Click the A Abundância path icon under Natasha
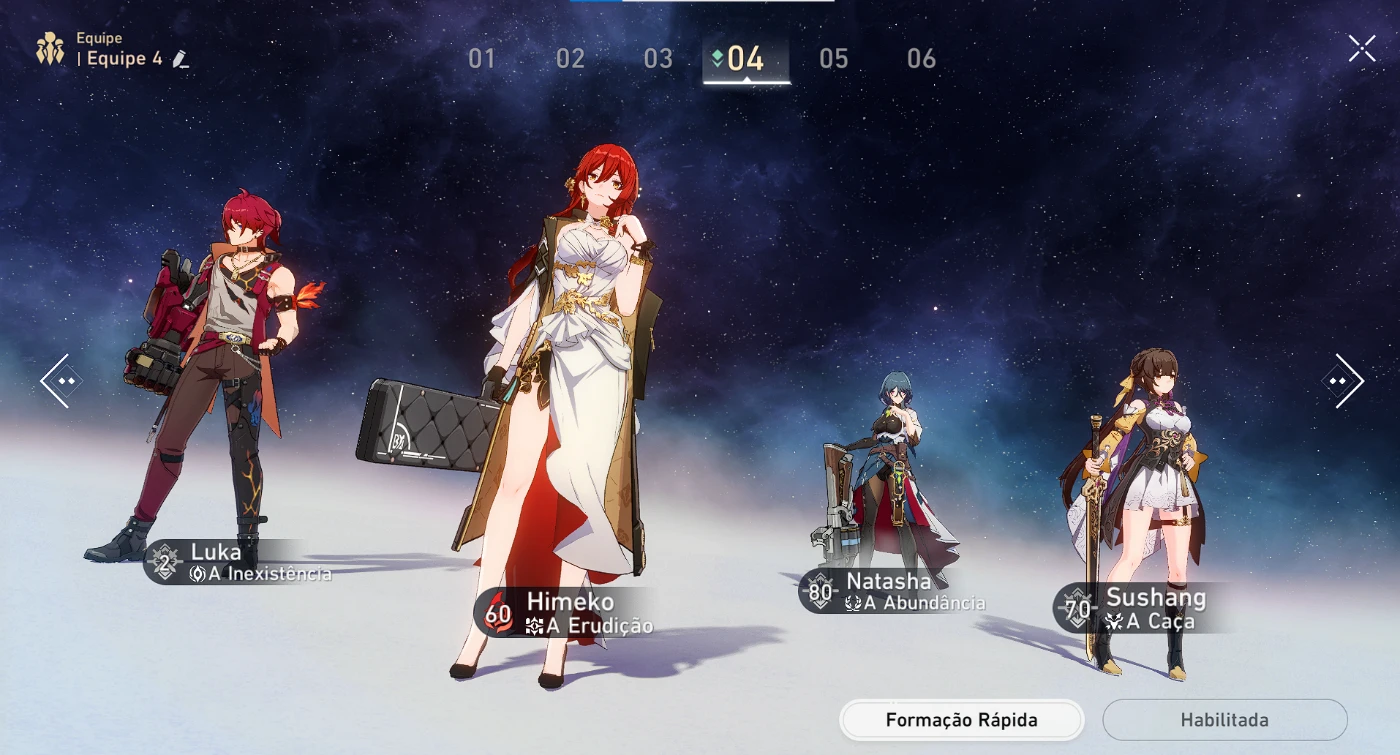 [x=852, y=602]
